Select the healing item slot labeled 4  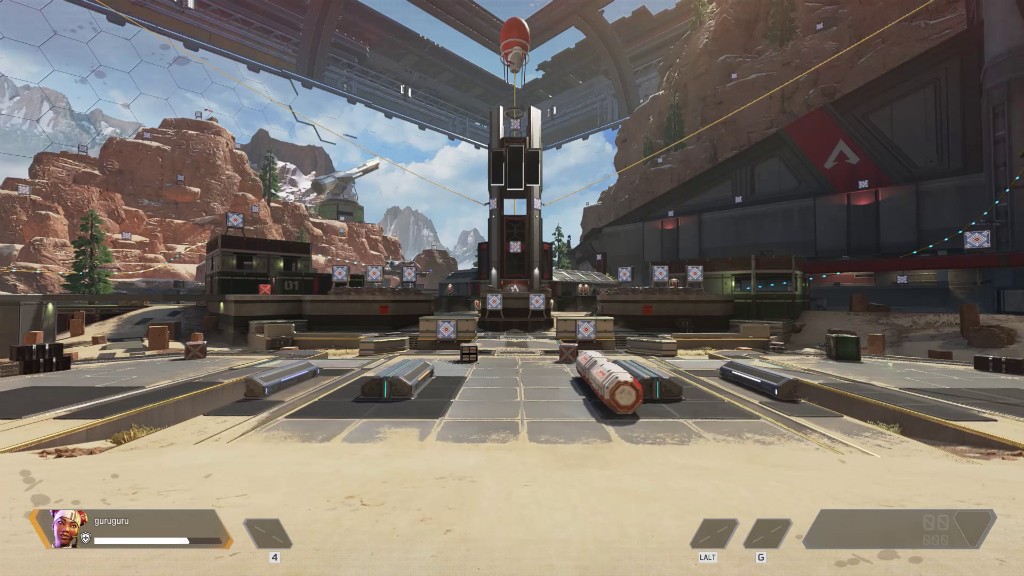[268, 533]
